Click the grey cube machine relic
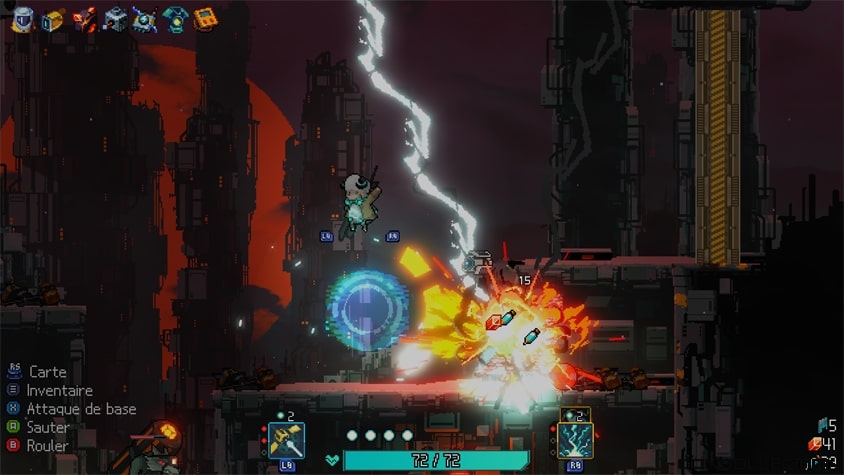844x475 pixels. pos(115,19)
